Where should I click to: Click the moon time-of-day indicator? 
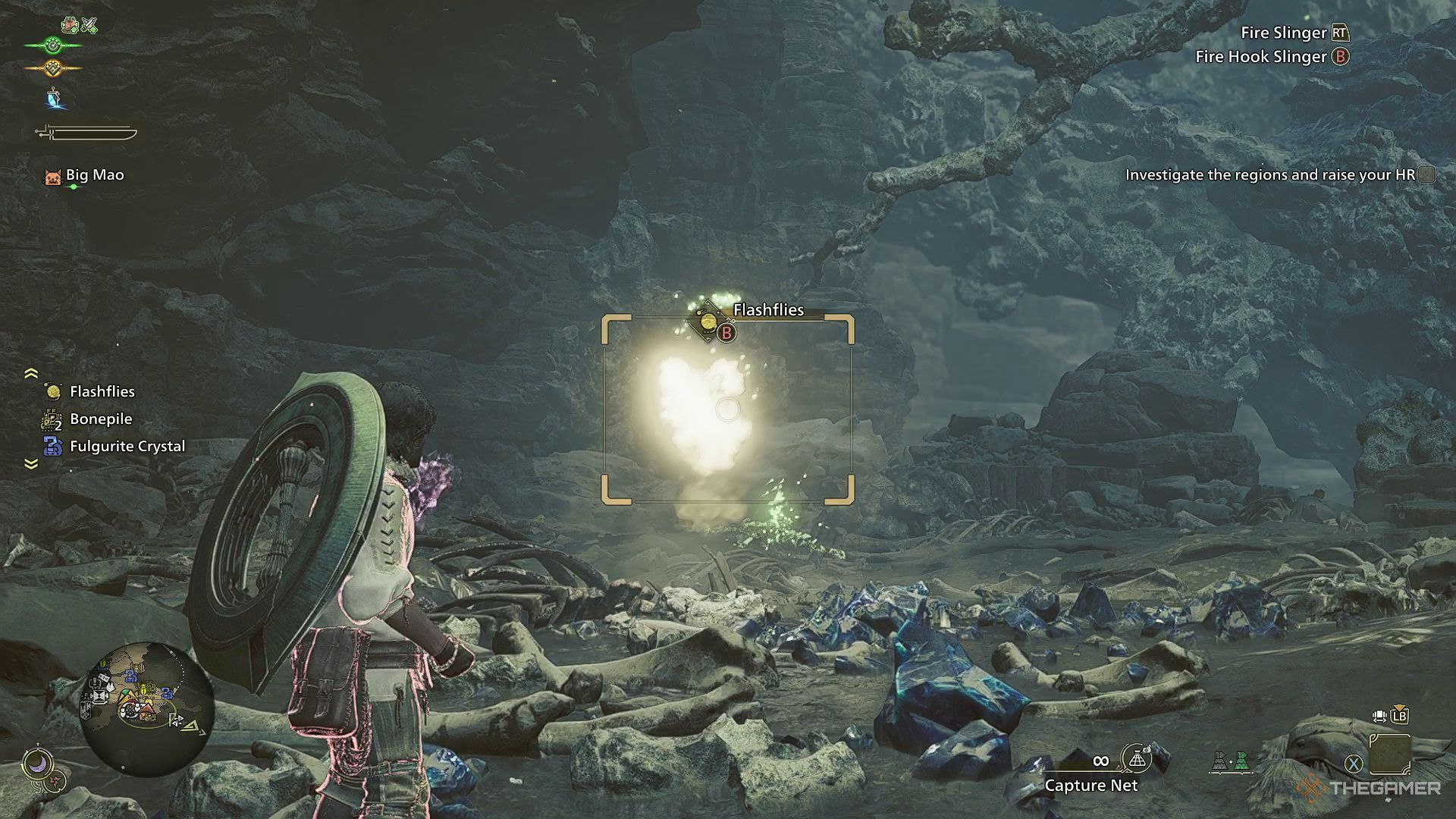[x=36, y=763]
